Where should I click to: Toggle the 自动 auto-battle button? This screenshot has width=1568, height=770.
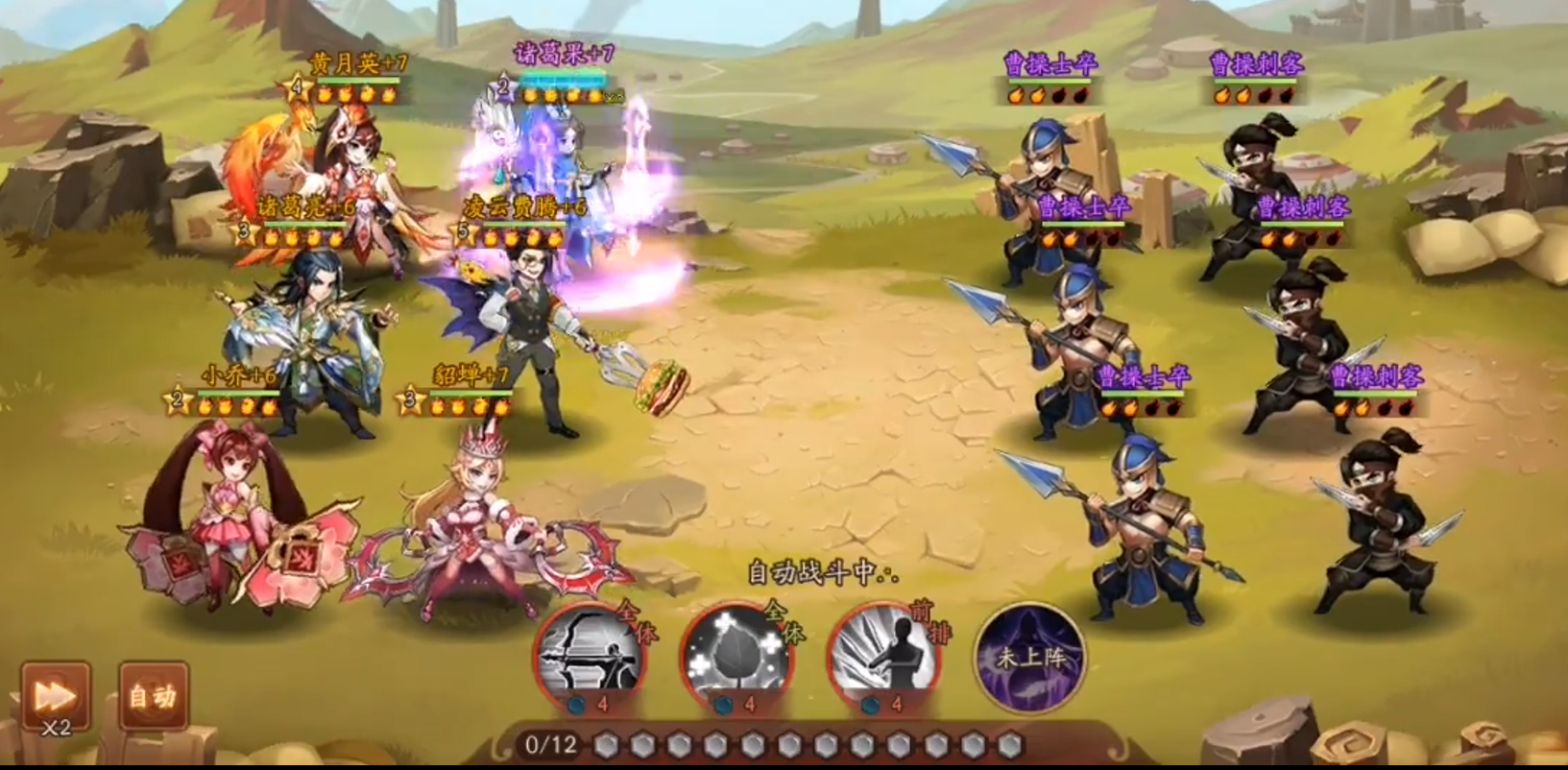pos(154,696)
